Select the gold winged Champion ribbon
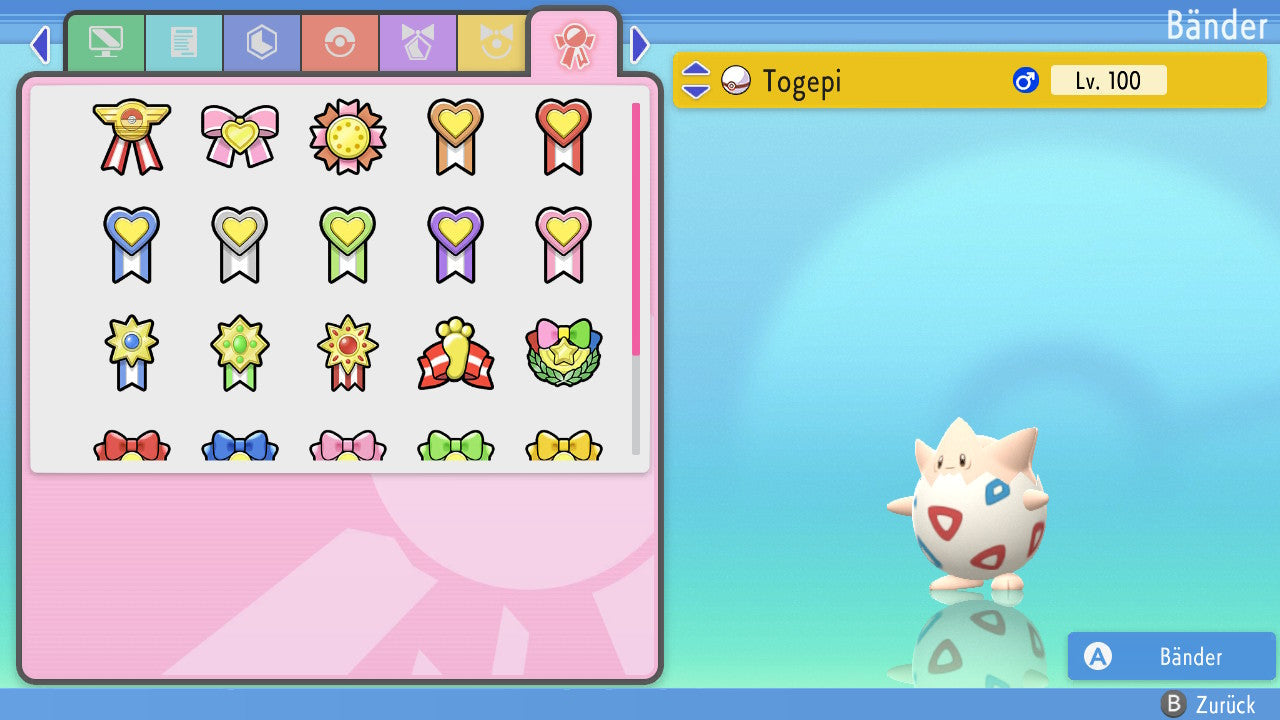This screenshot has height=720, width=1280. (132, 136)
